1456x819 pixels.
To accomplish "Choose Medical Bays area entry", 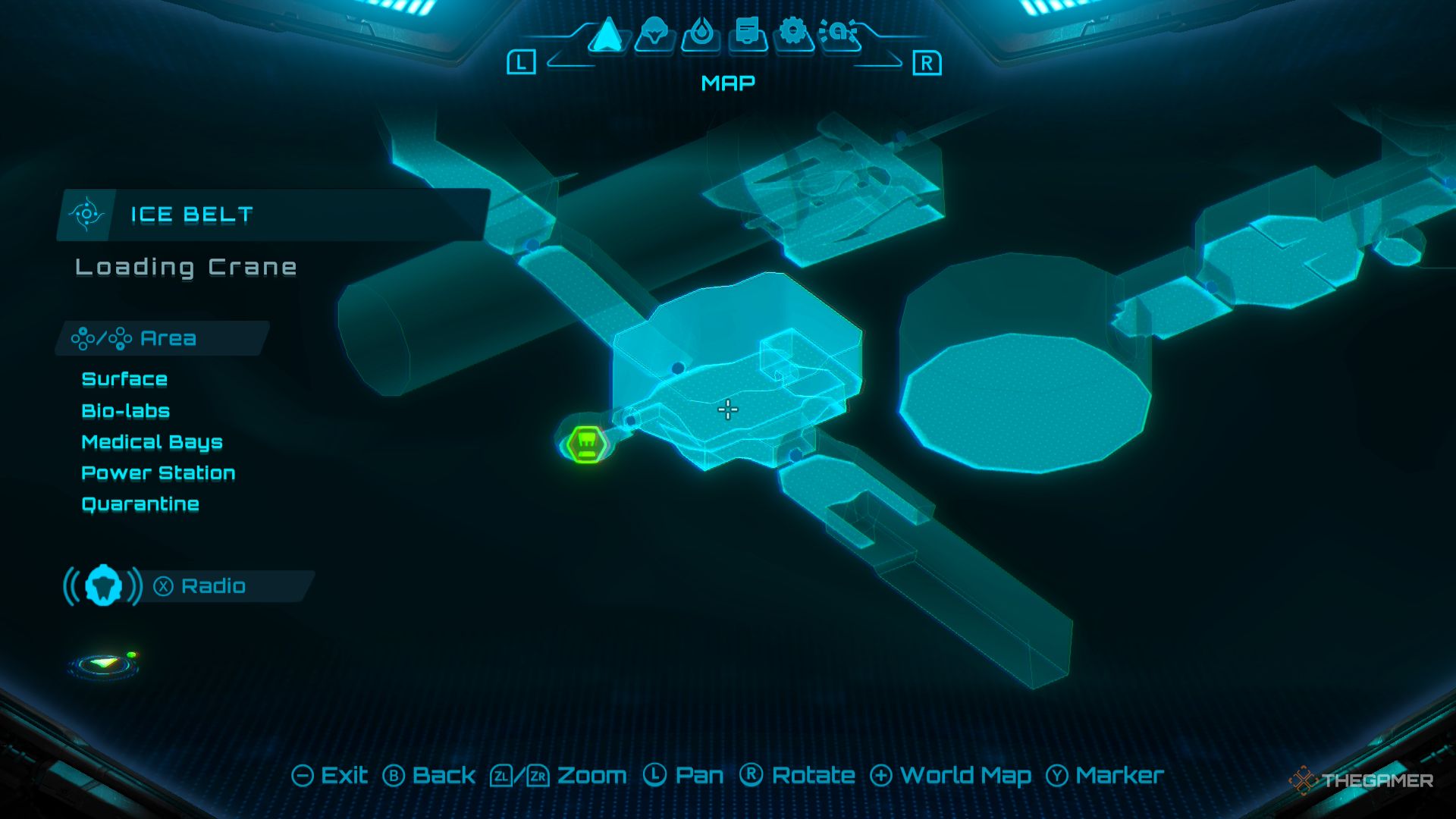I will point(152,441).
